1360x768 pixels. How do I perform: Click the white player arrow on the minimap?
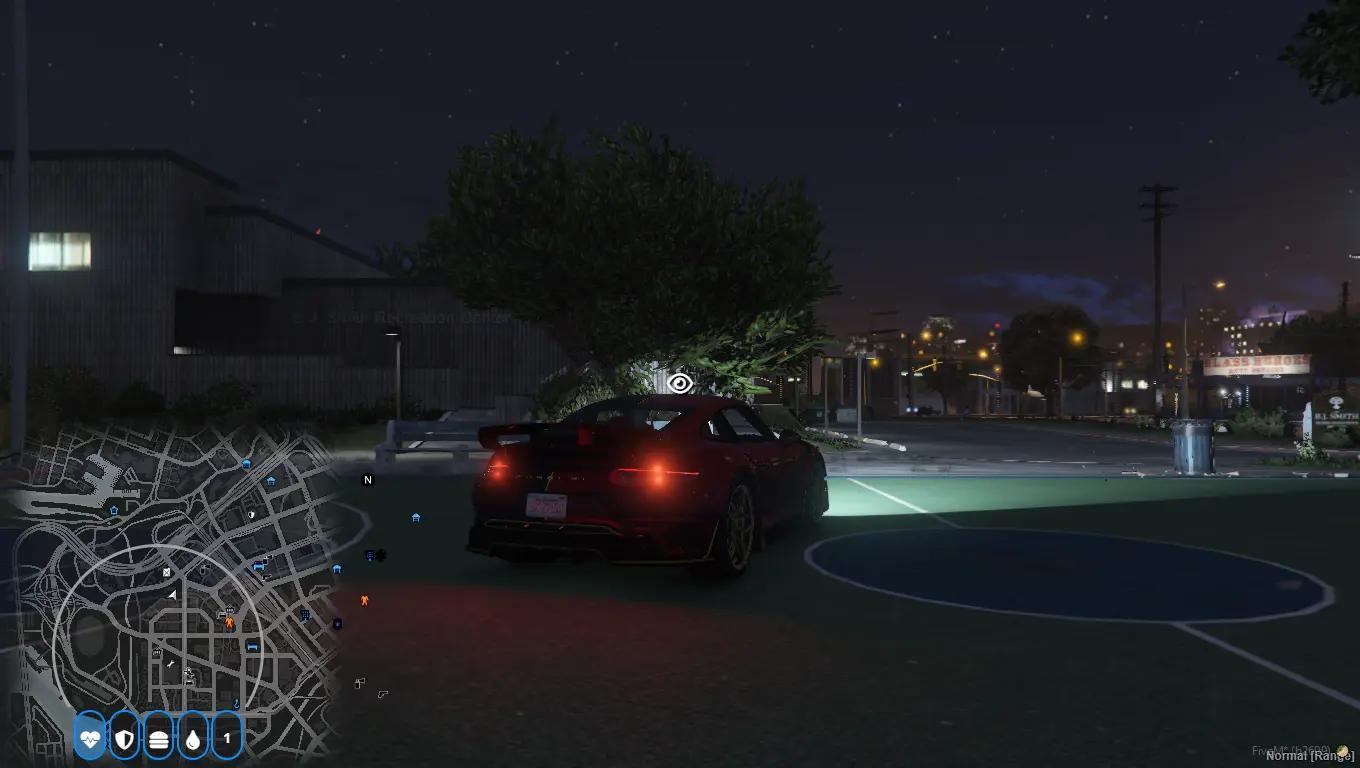pyautogui.click(x=171, y=595)
